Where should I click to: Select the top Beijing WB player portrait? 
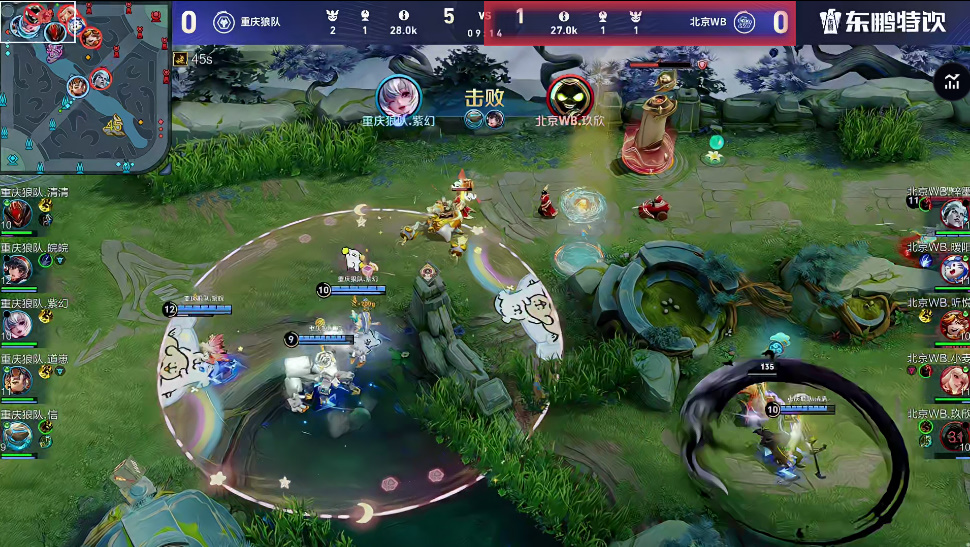pyautogui.click(x=954, y=212)
